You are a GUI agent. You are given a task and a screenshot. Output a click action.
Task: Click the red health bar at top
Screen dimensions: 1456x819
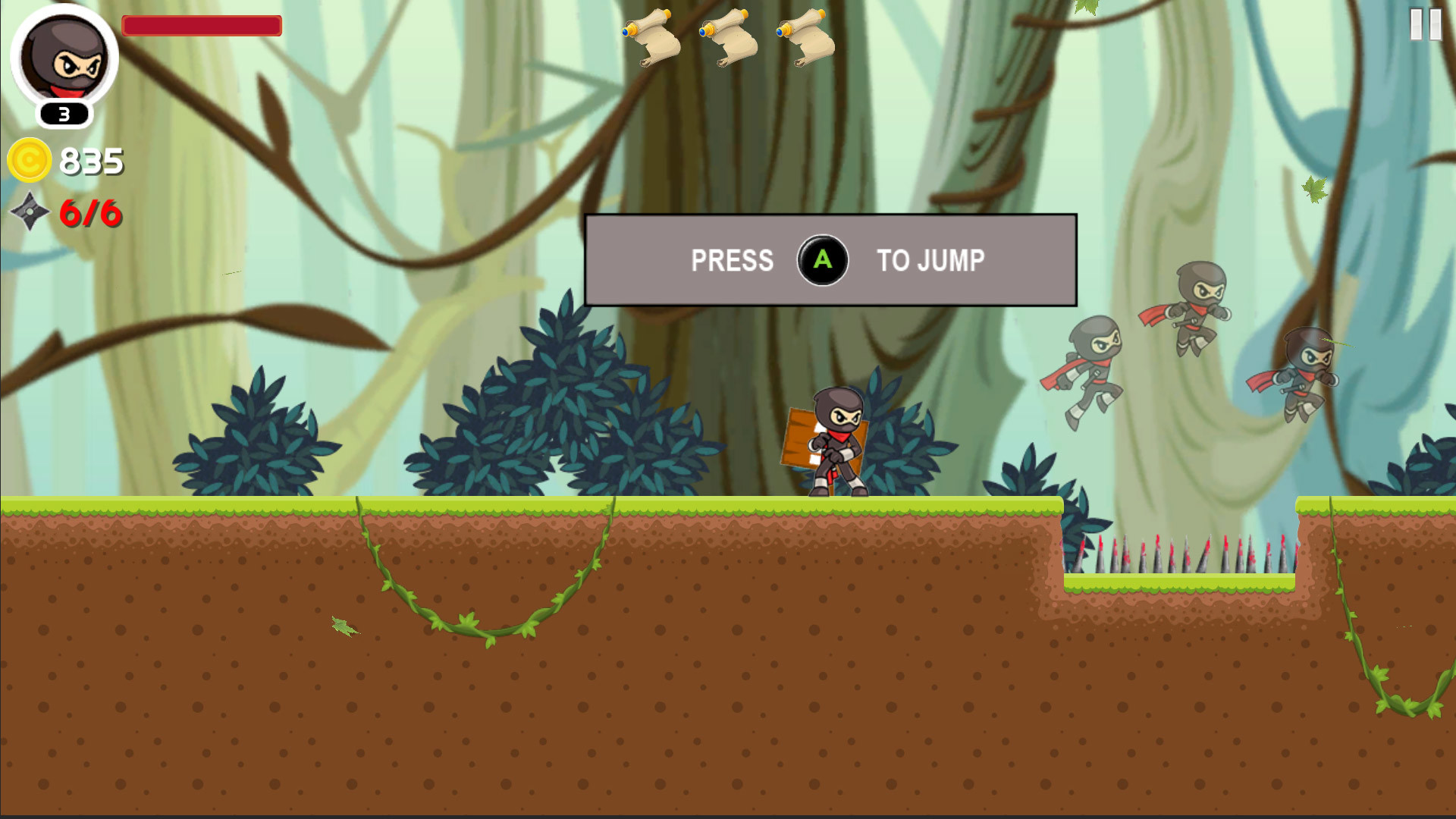pyautogui.click(x=203, y=25)
